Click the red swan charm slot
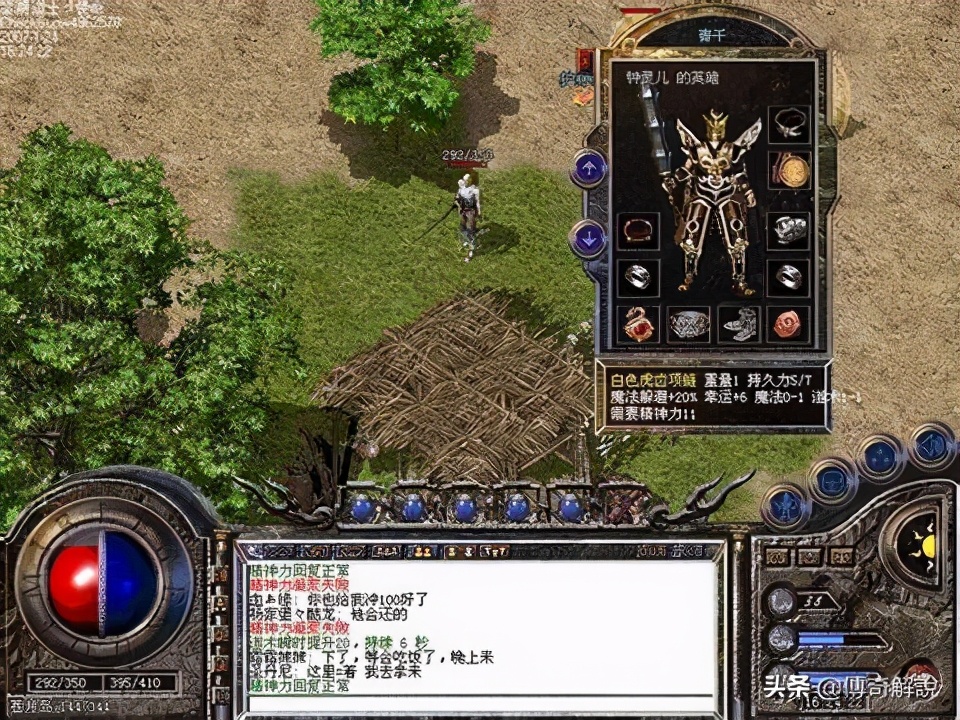960x720 pixels. click(637, 324)
